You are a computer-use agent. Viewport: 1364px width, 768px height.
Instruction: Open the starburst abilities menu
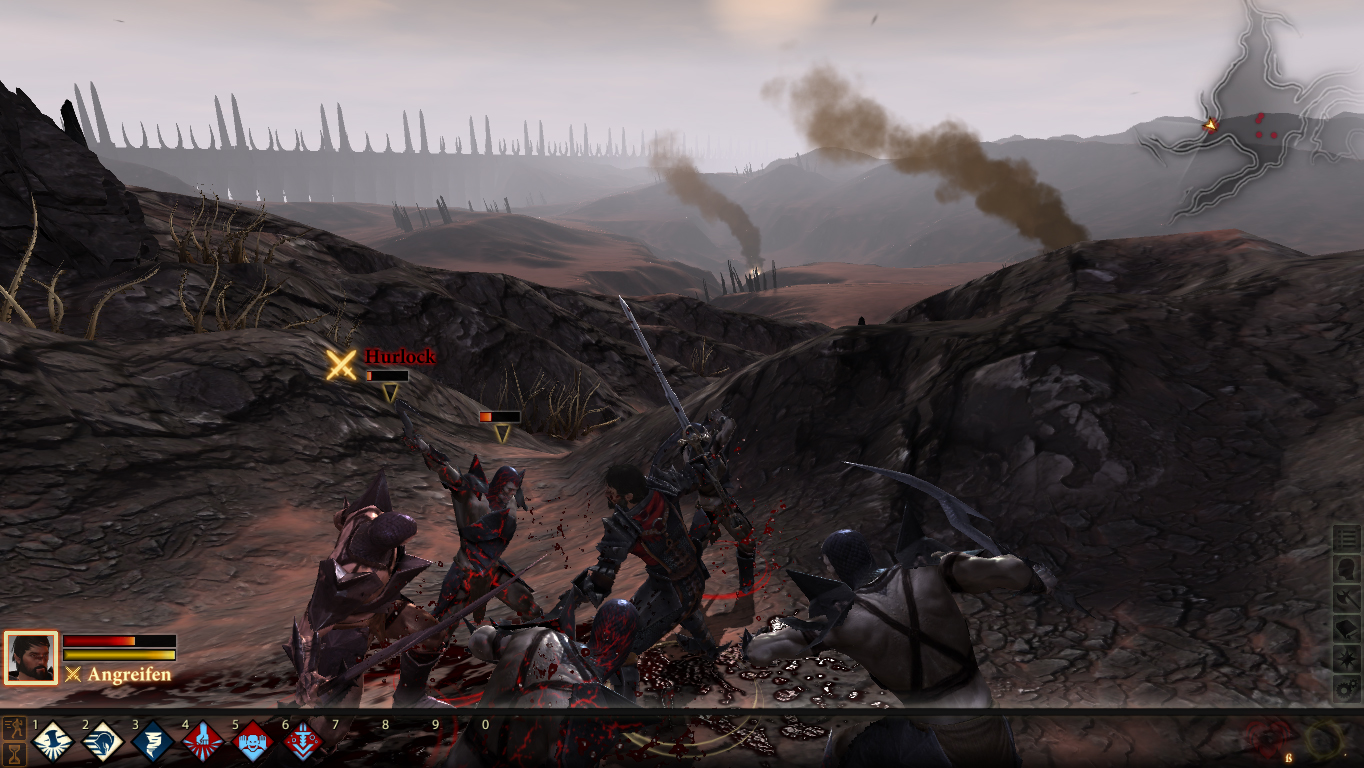(1347, 659)
